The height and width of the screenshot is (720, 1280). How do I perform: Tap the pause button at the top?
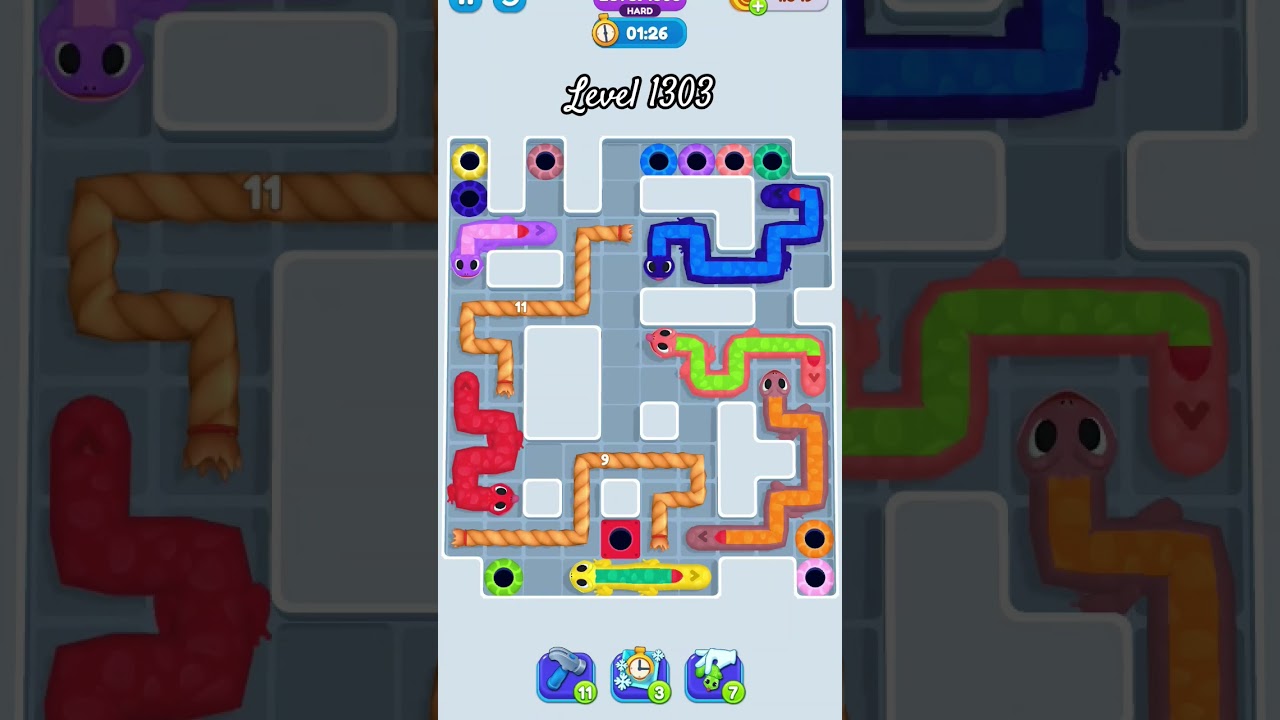tap(466, 5)
